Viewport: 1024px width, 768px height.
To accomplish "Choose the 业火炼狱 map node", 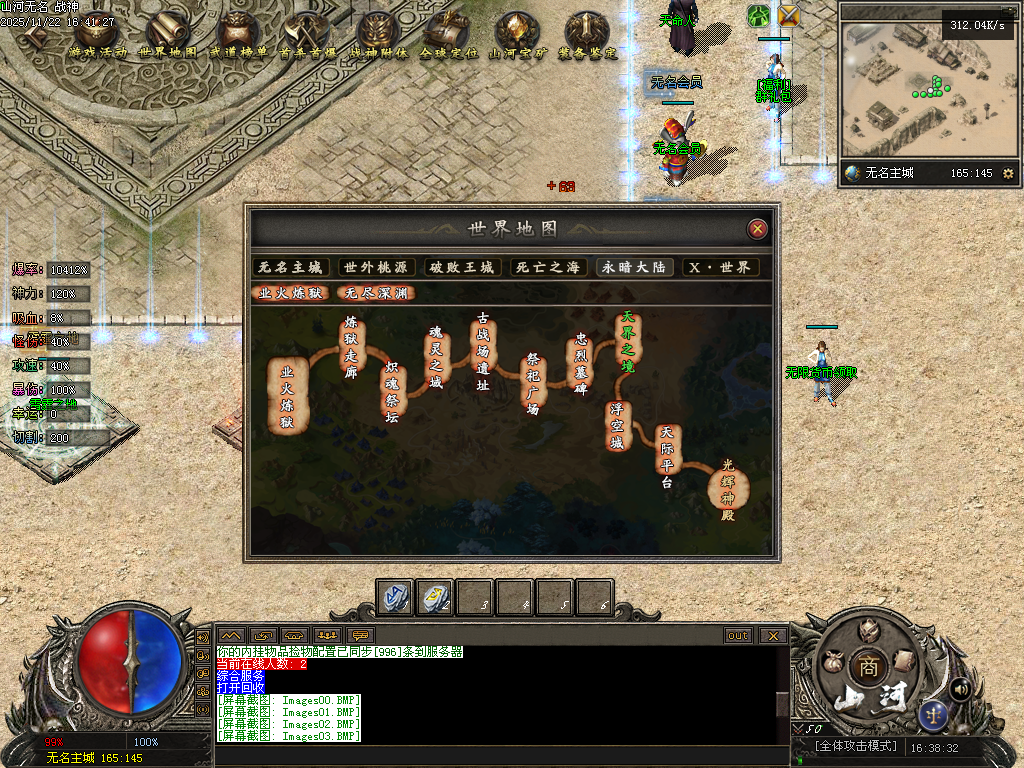I will point(287,395).
